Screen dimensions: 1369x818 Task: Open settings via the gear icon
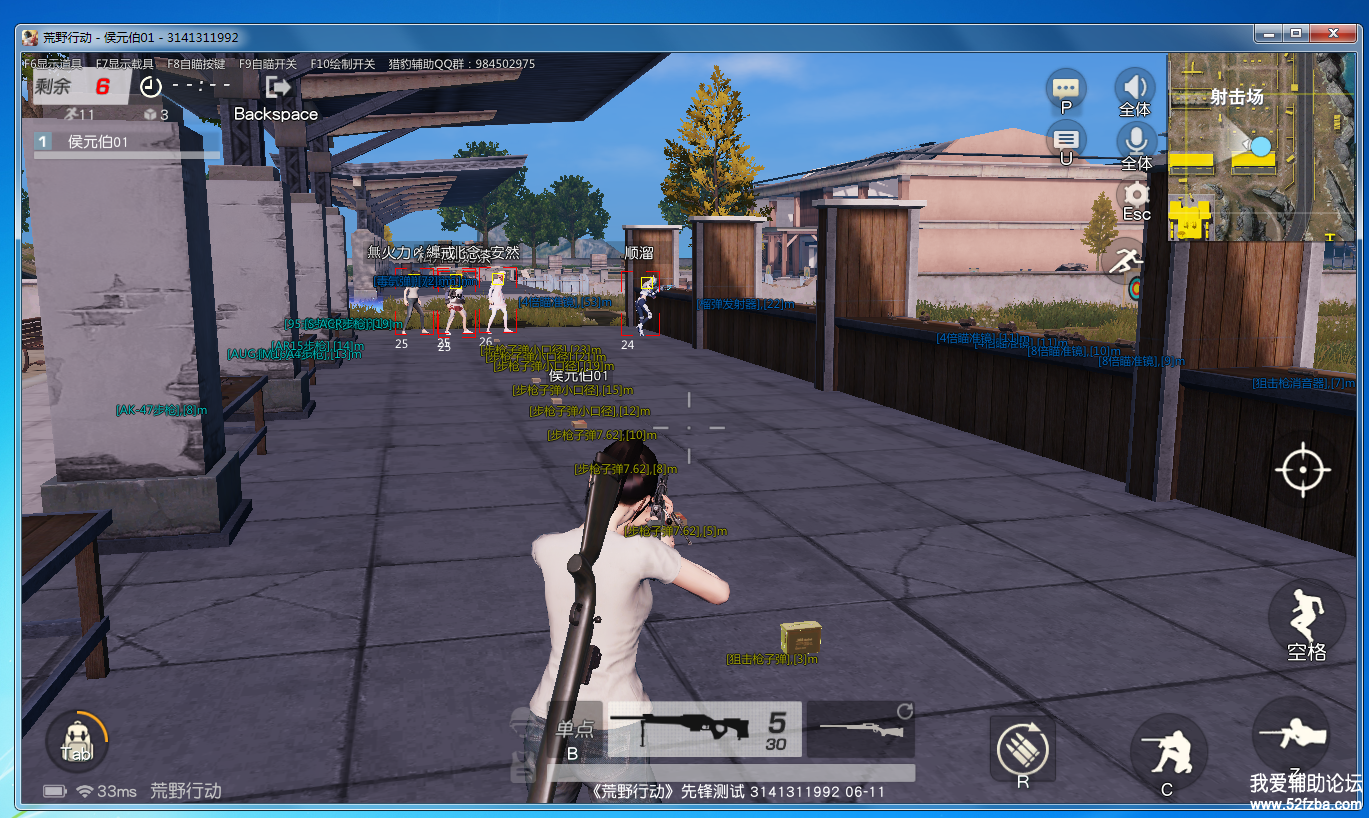[1136, 196]
